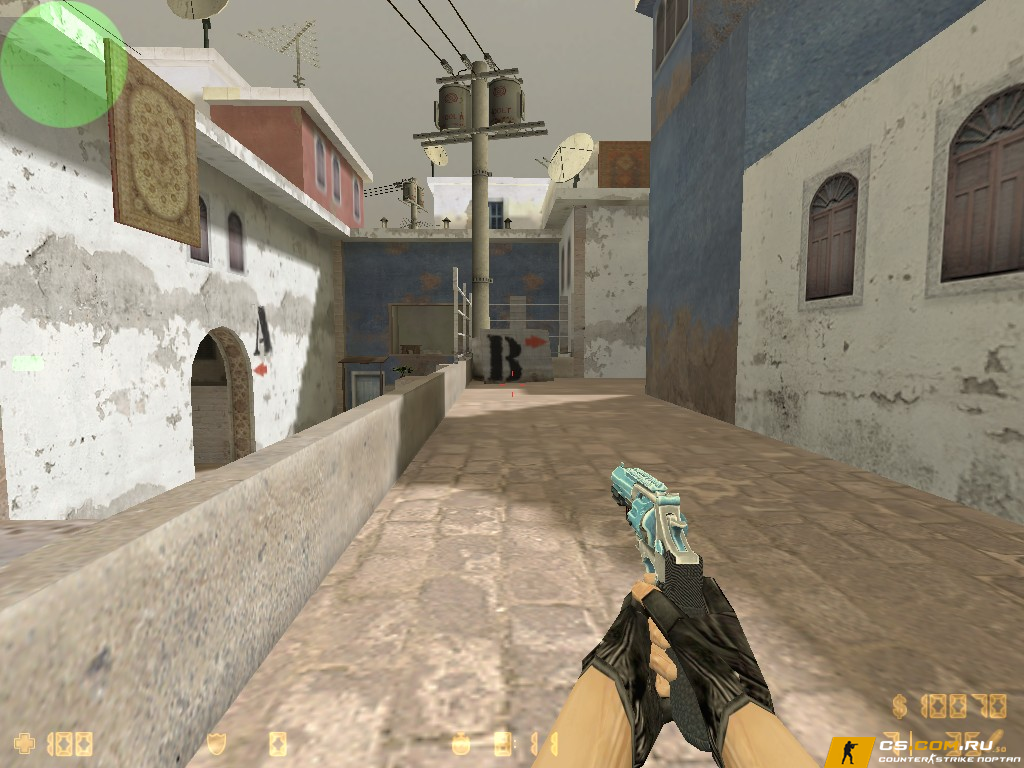Viewport: 1024px width, 768px height.
Task: Click the armor shield icon
Action: (x=216, y=744)
